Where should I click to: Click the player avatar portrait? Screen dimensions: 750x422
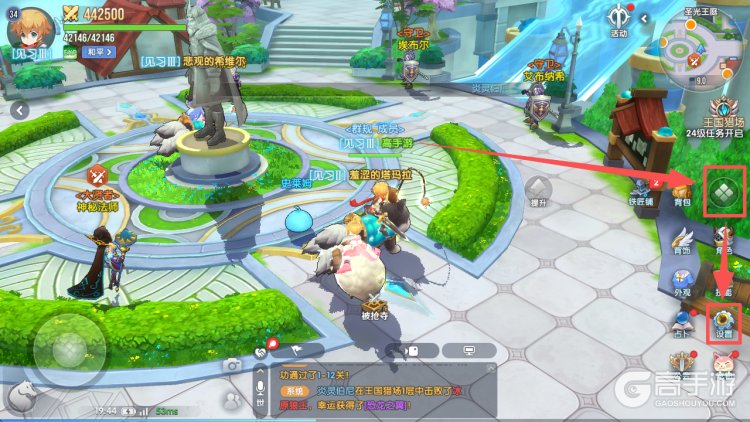pyautogui.click(x=29, y=28)
